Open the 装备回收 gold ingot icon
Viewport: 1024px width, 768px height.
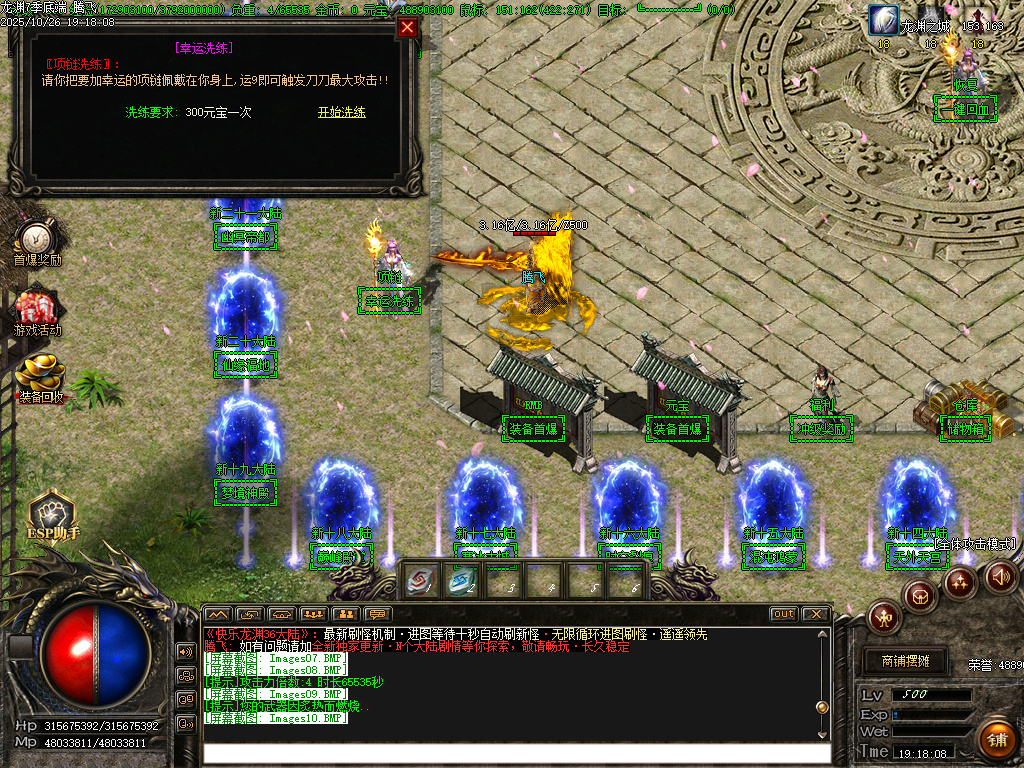[40, 376]
